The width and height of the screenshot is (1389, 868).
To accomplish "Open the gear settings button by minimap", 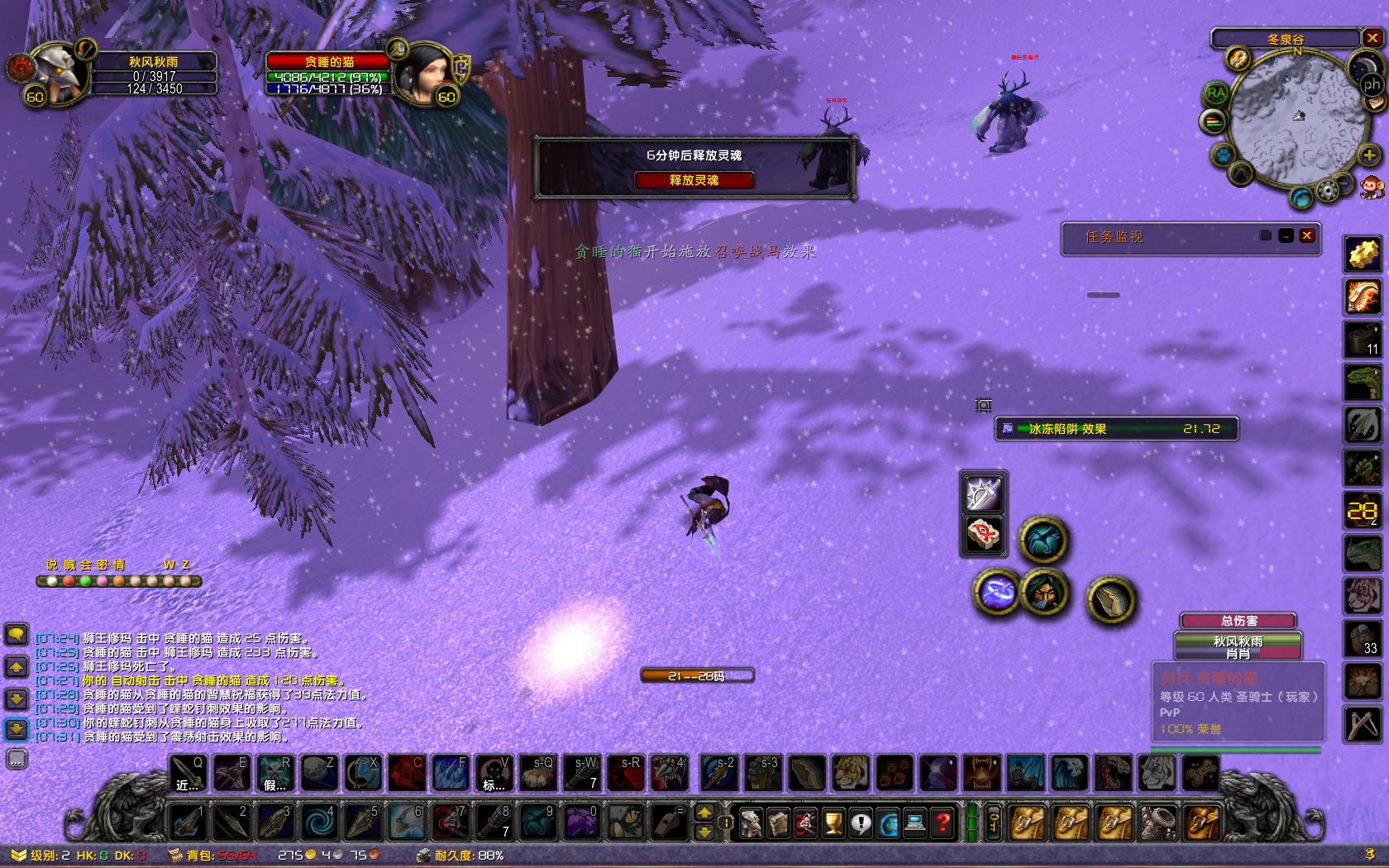I will pyautogui.click(x=1327, y=192).
